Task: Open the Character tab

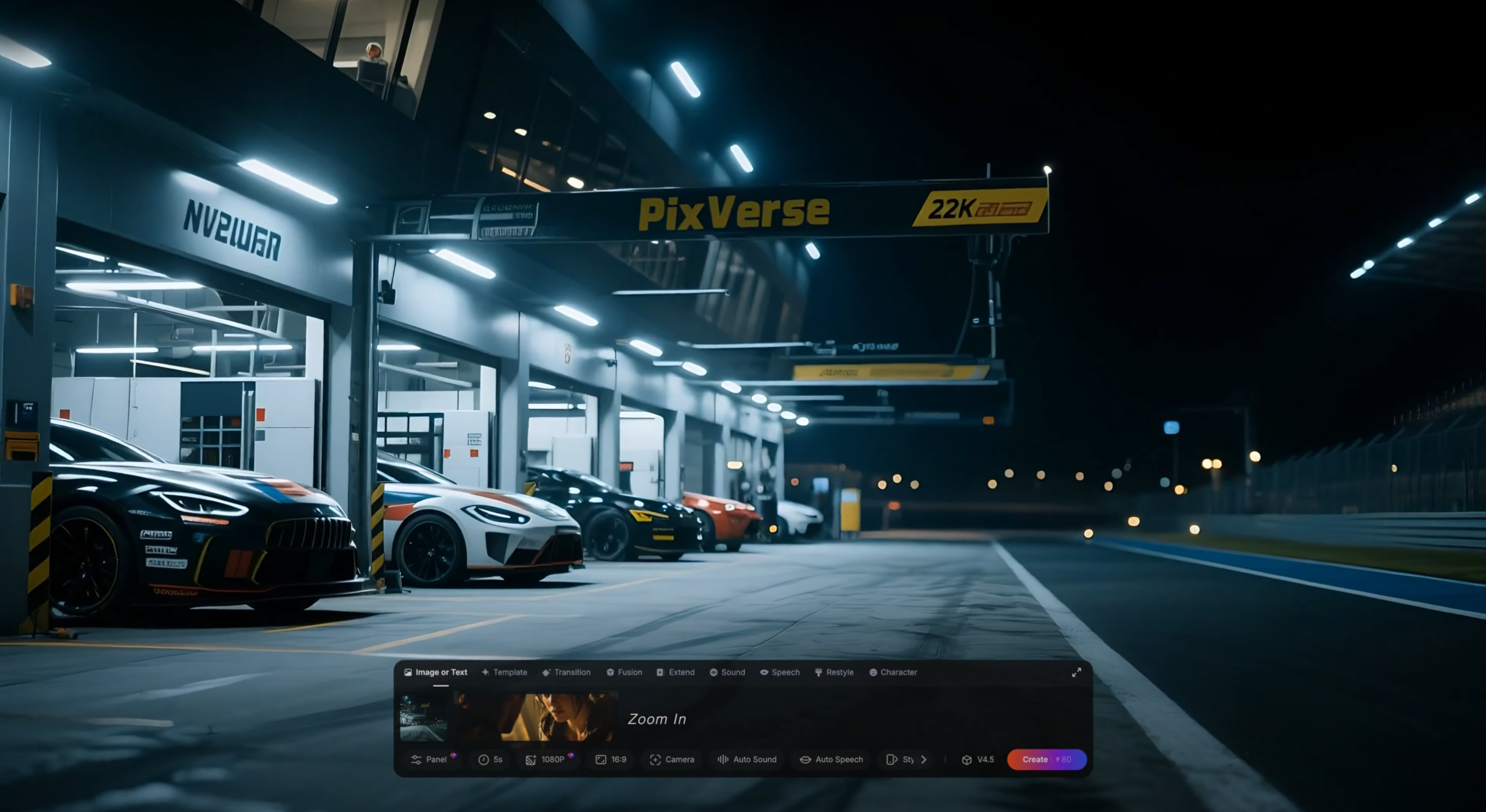Action: tap(893, 672)
